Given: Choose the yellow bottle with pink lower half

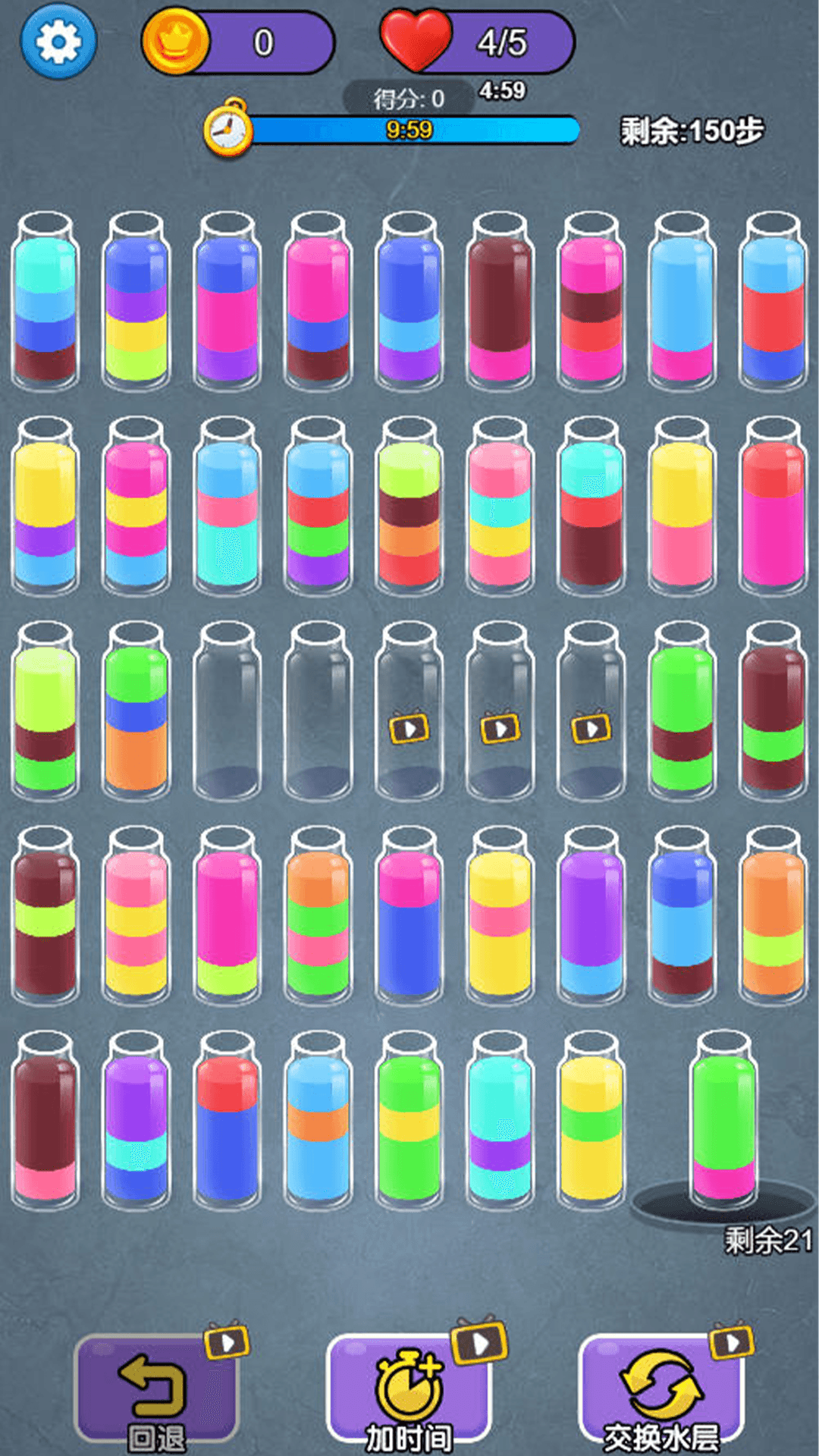Looking at the screenshot, I should 682,508.
